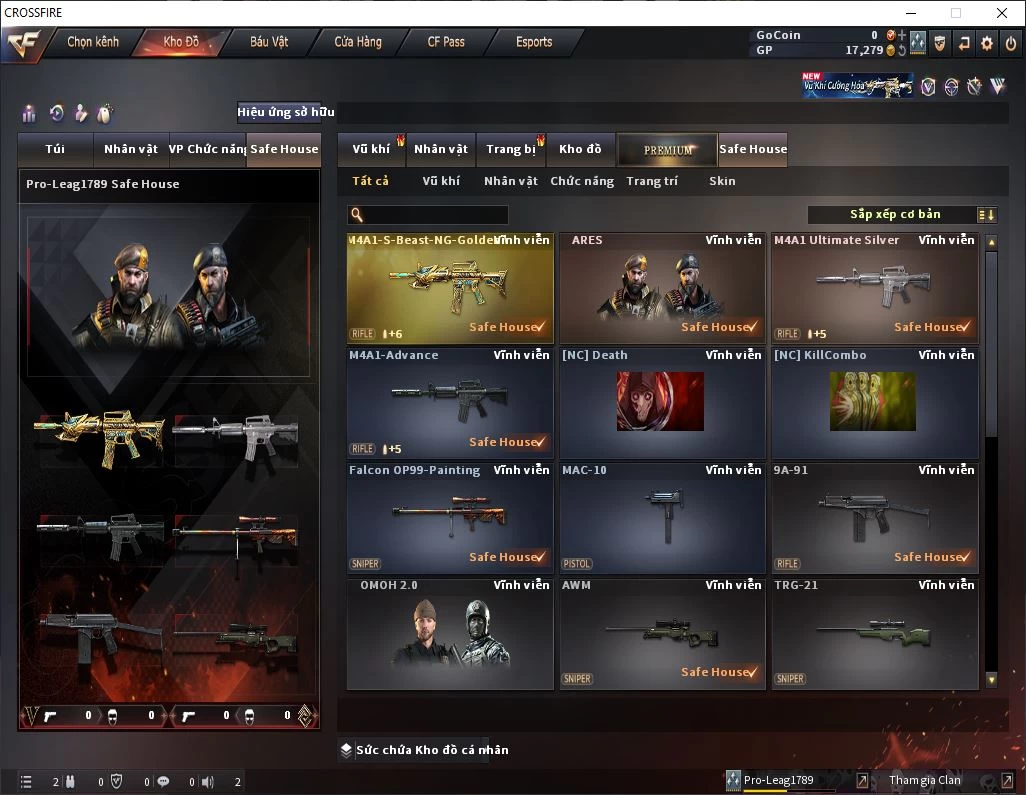Select the M4A1-S-Beast-NG-Golden rifle
Screen dimensions: 1026x795
[450, 289]
